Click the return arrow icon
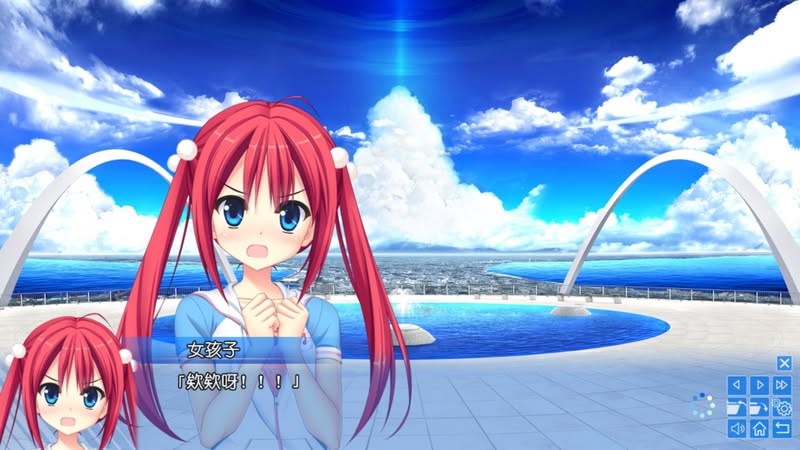The height and width of the screenshot is (450, 800). point(783,429)
